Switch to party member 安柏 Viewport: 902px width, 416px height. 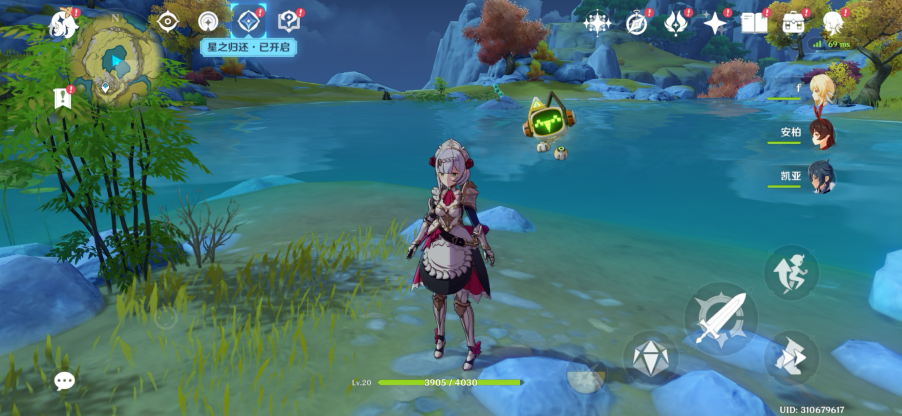(x=821, y=132)
